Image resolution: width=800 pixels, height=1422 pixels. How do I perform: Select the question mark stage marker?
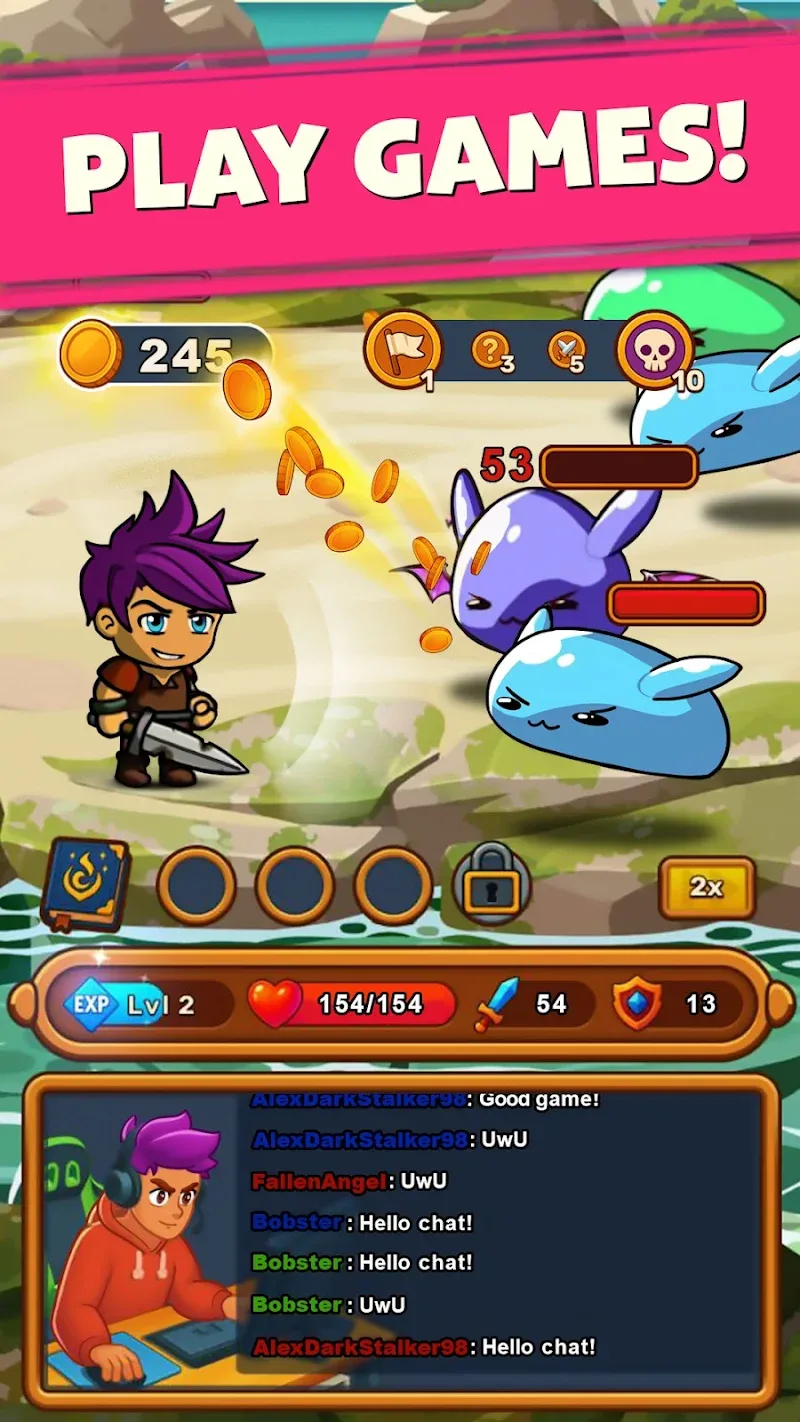pyautogui.click(x=488, y=351)
